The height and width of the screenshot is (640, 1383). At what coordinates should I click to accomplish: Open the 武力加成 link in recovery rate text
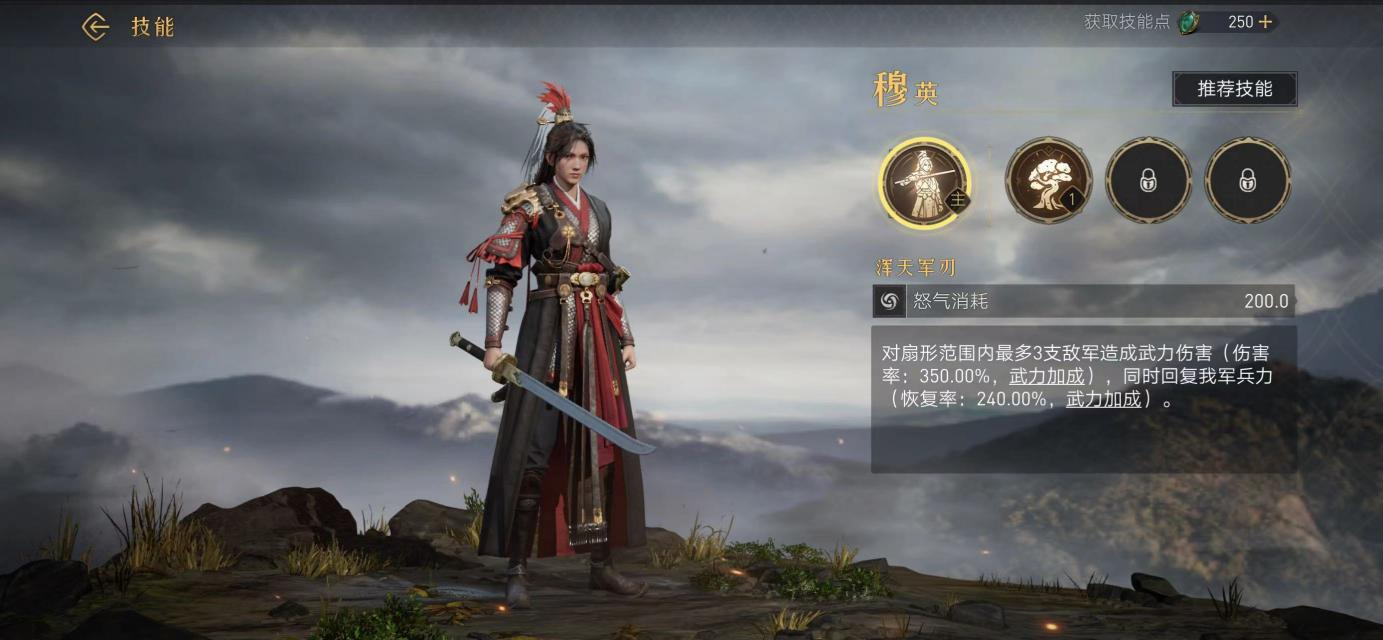coord(1103,399)
